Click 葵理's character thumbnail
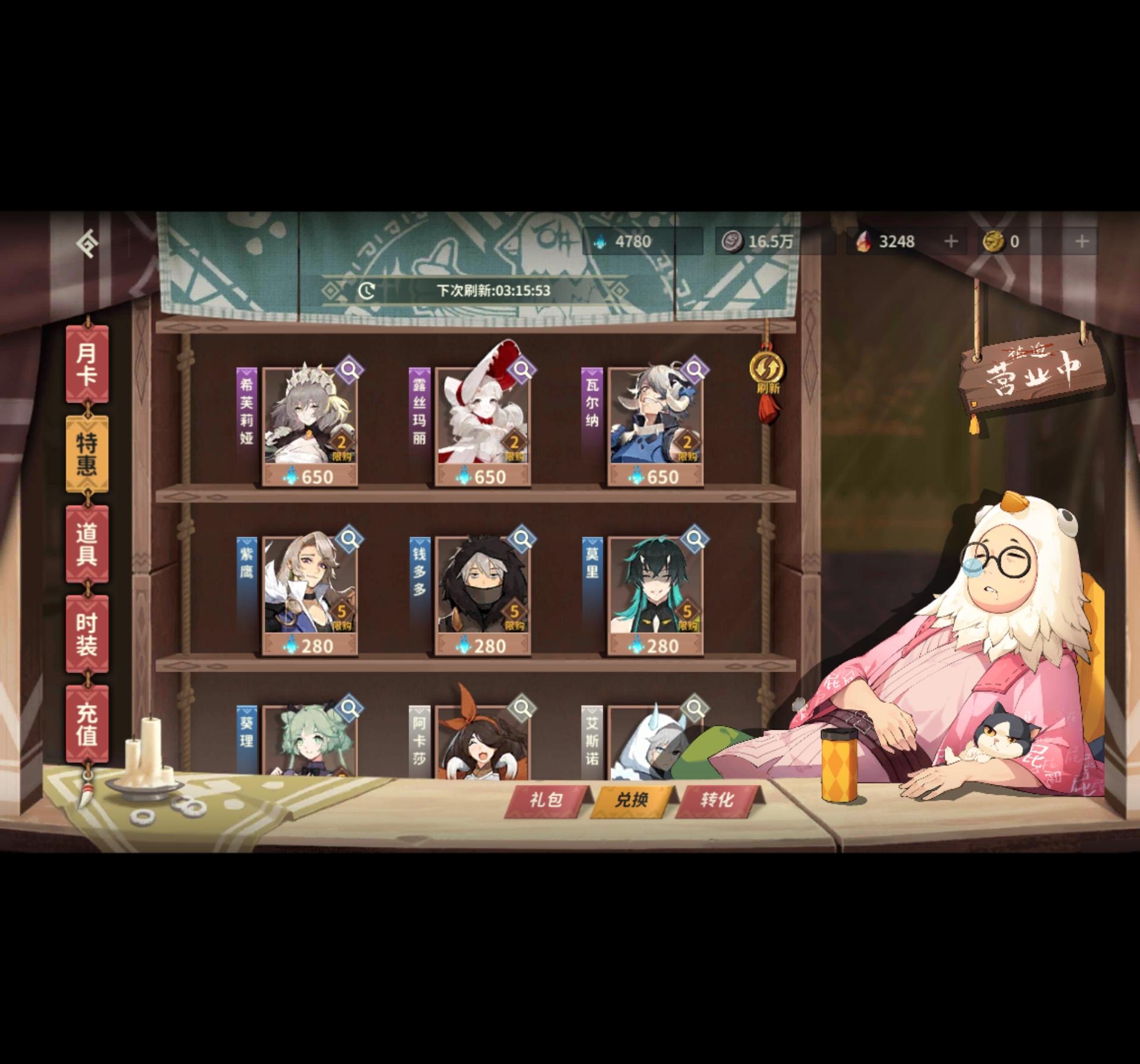The width and height of the screenshot is (1140, 1064). [x=306, y=742]
